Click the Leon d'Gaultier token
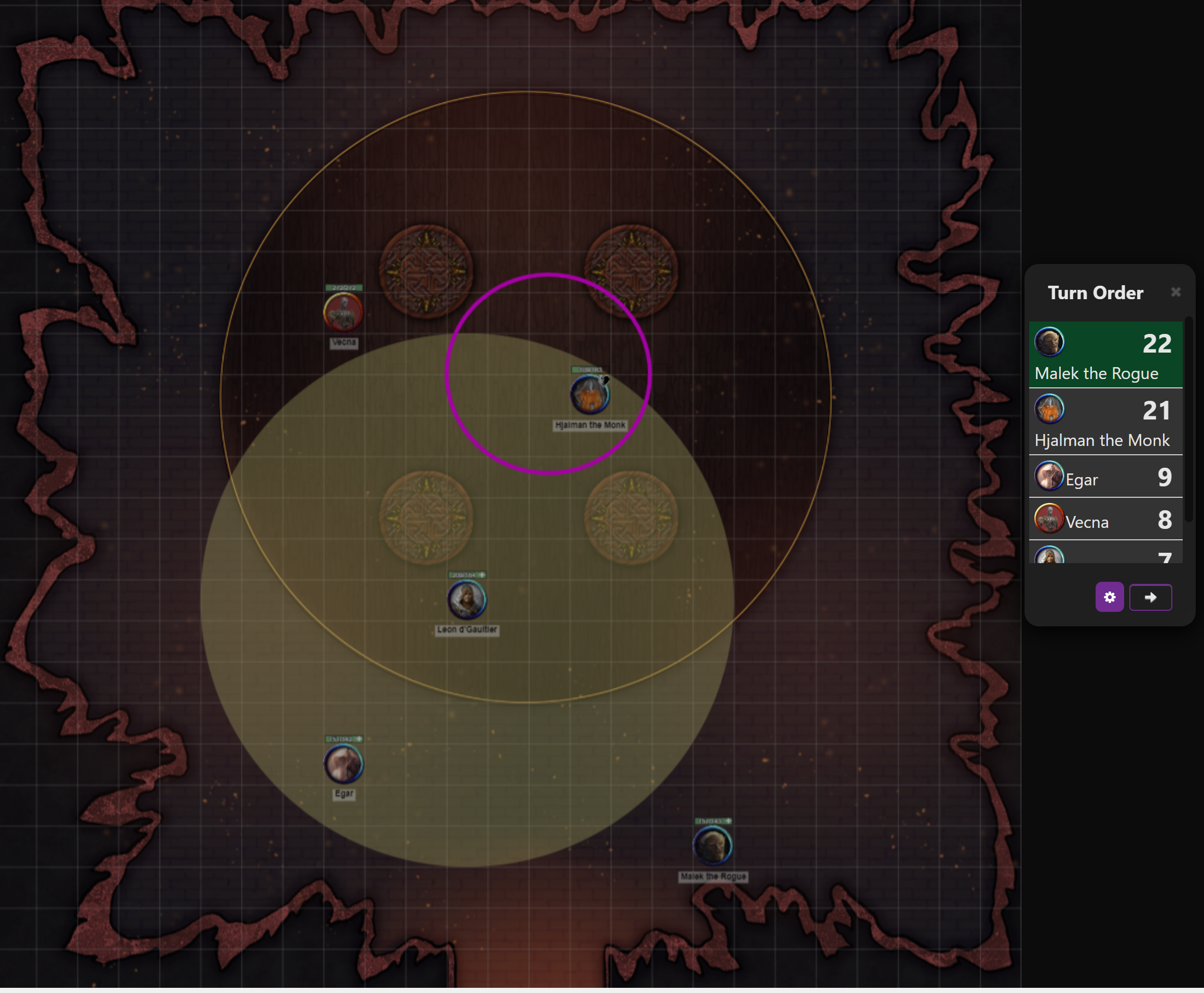 (x=466, y=599)
